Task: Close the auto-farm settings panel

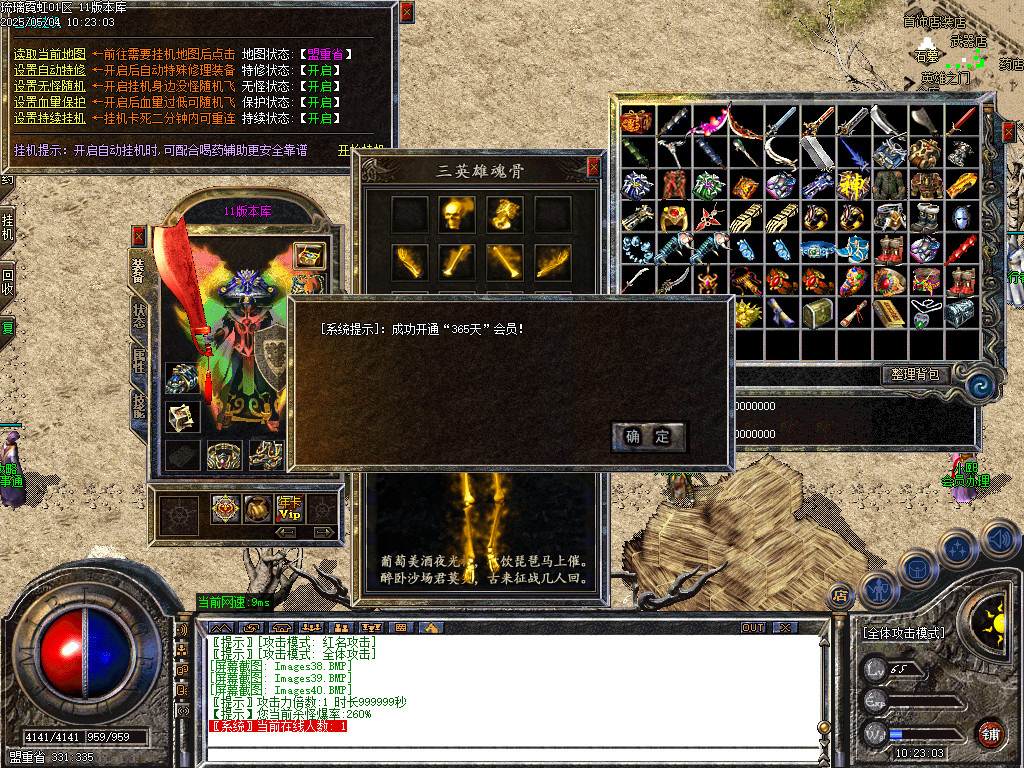Action: [x=406, y=12]
